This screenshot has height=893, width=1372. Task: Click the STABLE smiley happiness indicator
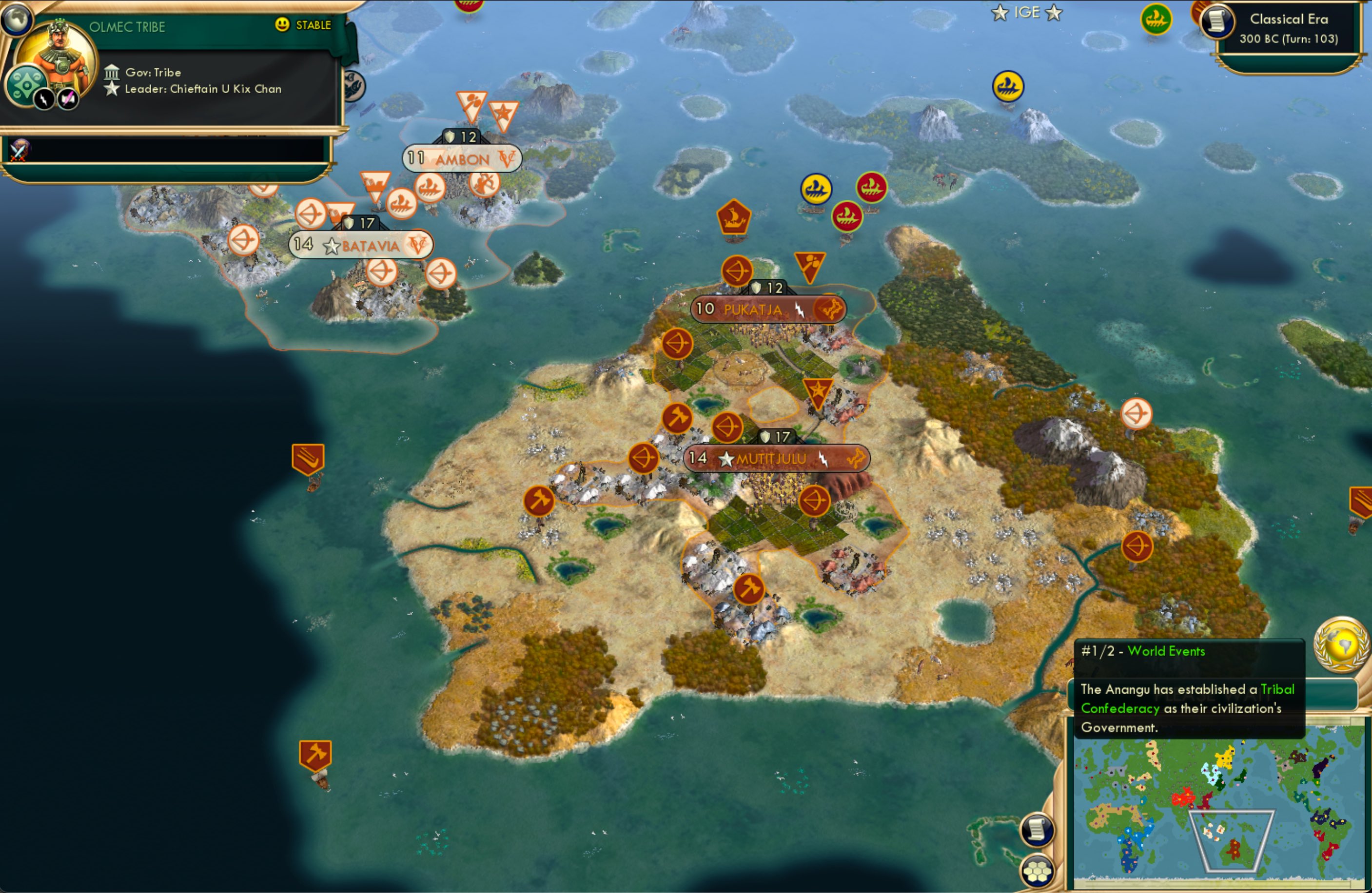[282, 25]
